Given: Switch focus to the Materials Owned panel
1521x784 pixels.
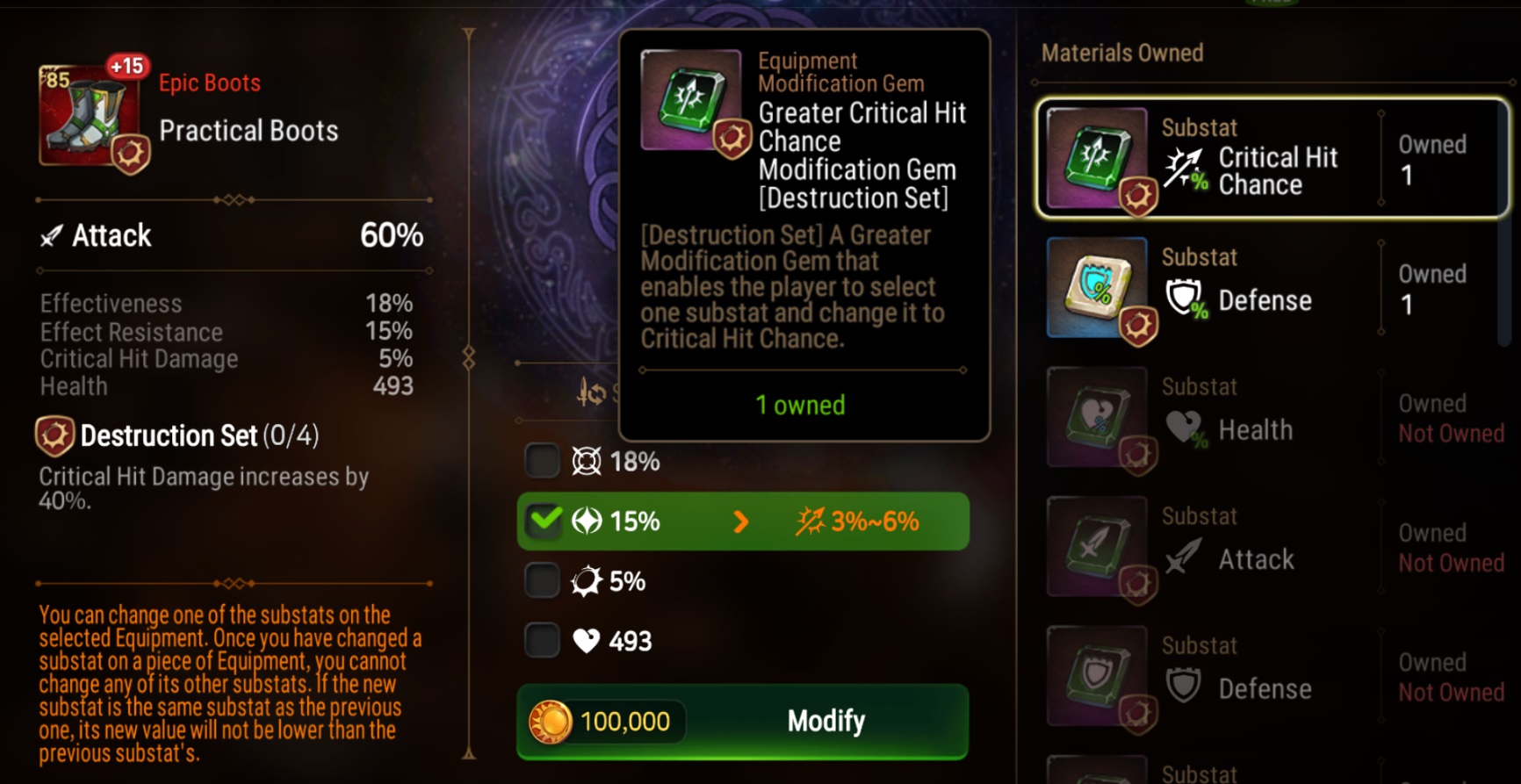Looking at the screenshot, I should tap(1123, 53).
